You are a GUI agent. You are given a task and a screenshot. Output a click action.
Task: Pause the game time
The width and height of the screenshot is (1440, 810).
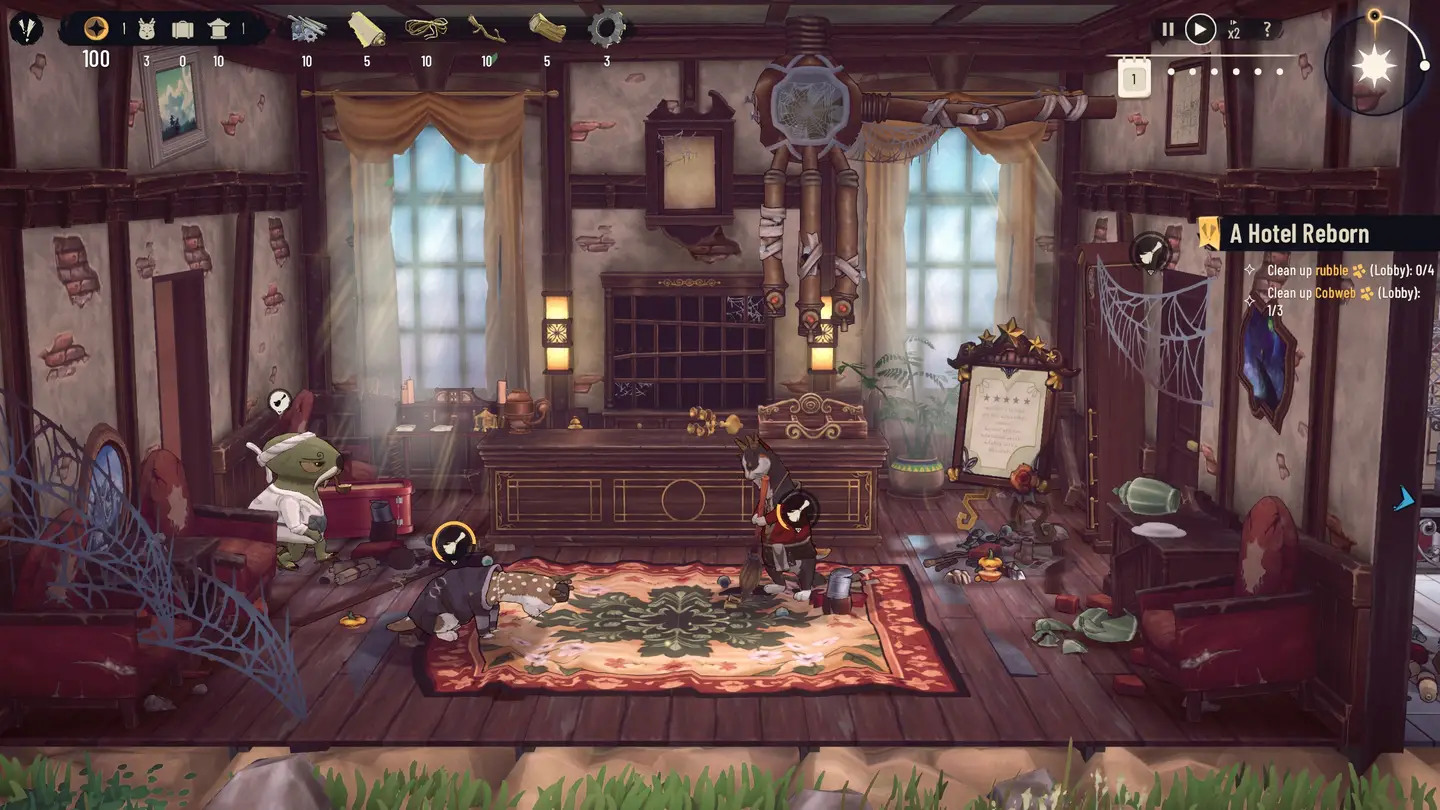coord(1167,29)
